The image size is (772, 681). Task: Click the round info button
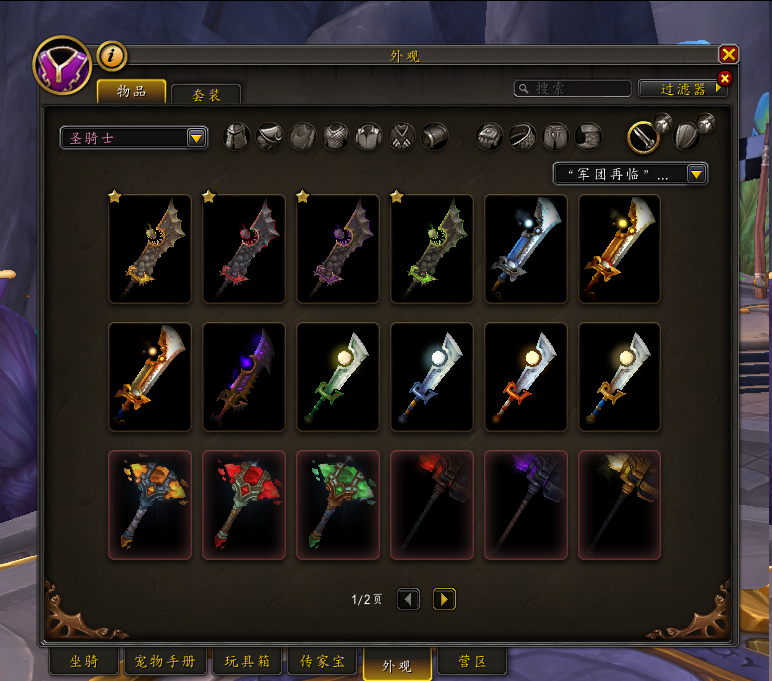pyautogui.click(x=110, y=56)
